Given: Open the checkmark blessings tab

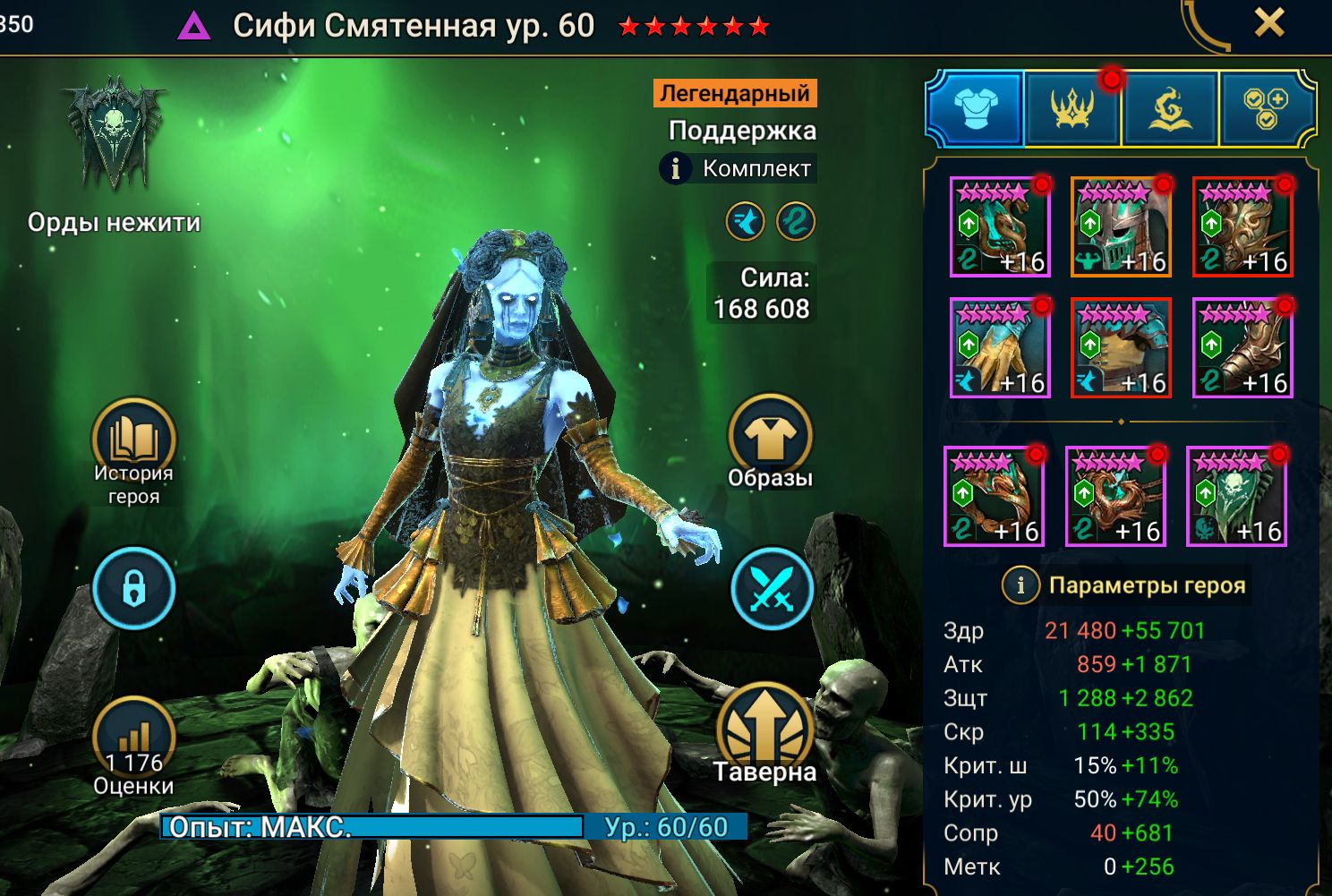Looking at the screenshot, I should (x=1266, y=109).
